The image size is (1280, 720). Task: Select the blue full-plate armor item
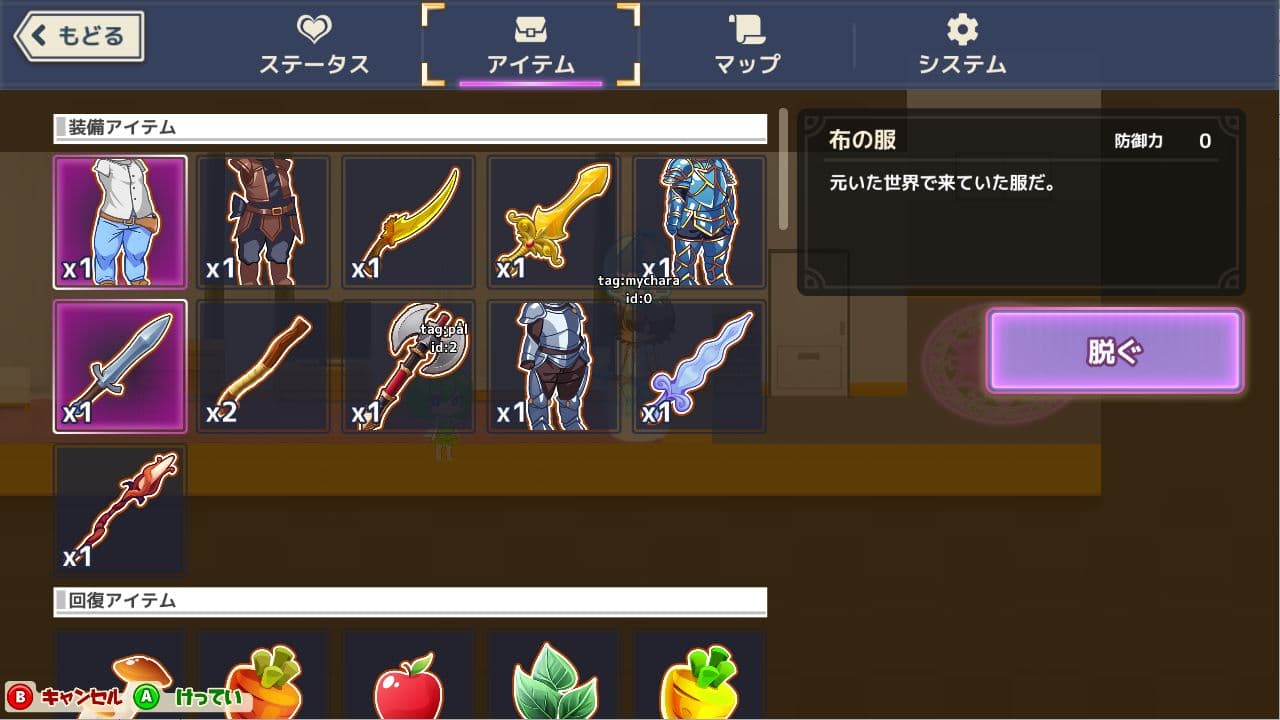(696, 222)
